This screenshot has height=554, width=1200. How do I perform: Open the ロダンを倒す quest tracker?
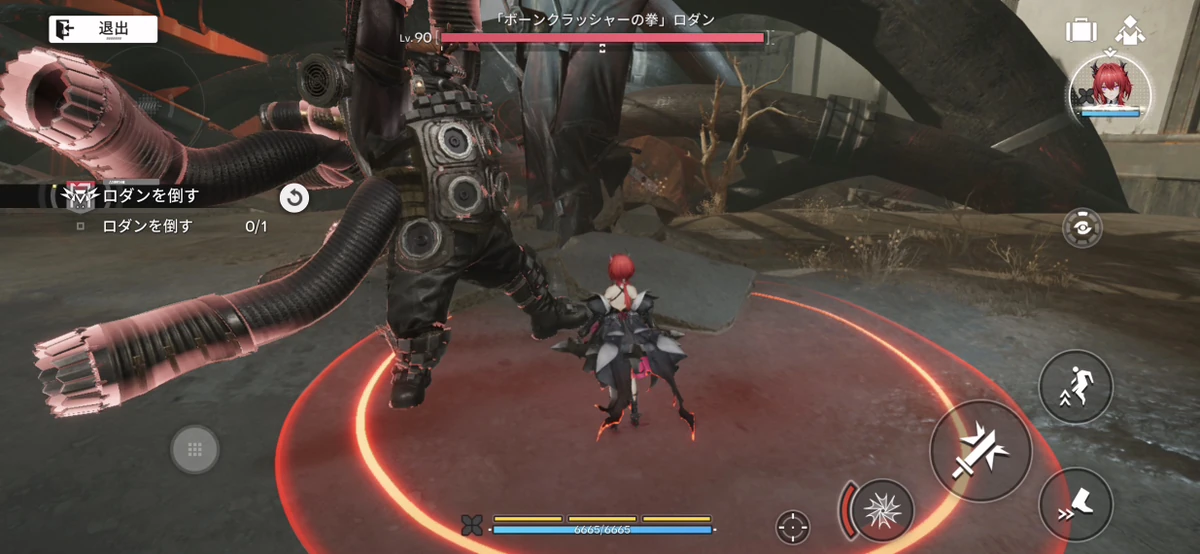[150, 196]
